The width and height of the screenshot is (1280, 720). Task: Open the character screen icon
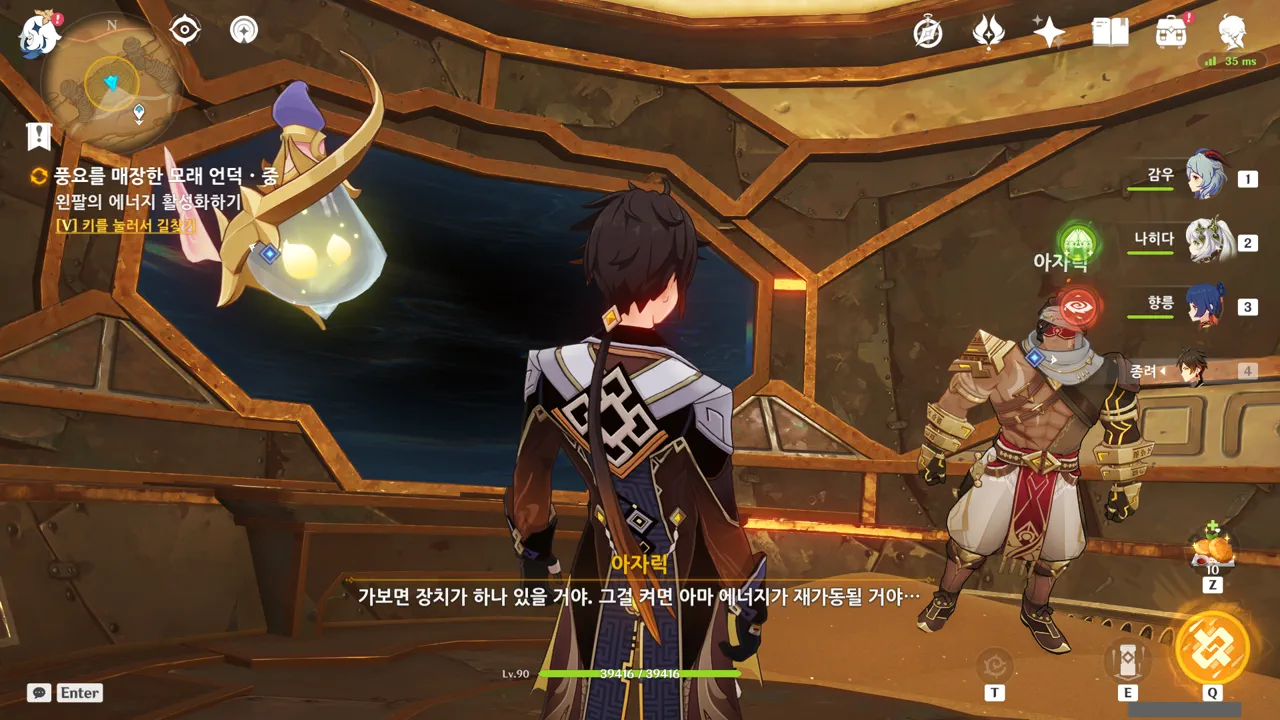pos(1232,33)
